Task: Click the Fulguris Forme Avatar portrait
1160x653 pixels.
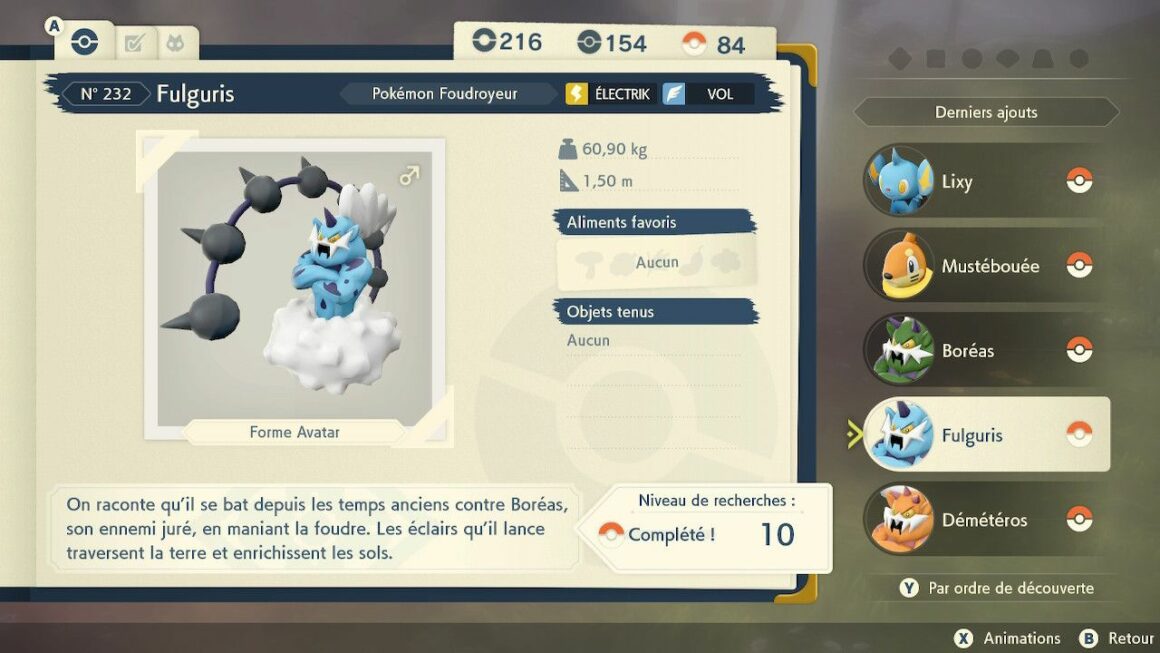Action: [x=295, y=289]
